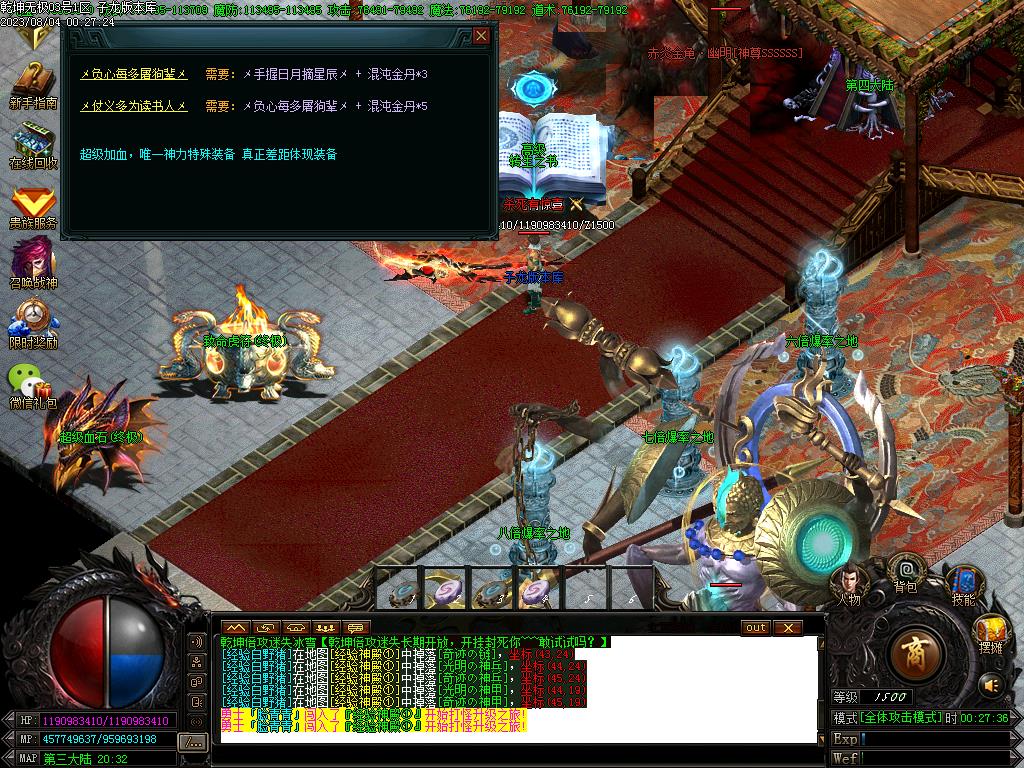This screenshot has height=768, width=1024.
Task: Close the equipment synthesis dialog
Action: point(481,36)
